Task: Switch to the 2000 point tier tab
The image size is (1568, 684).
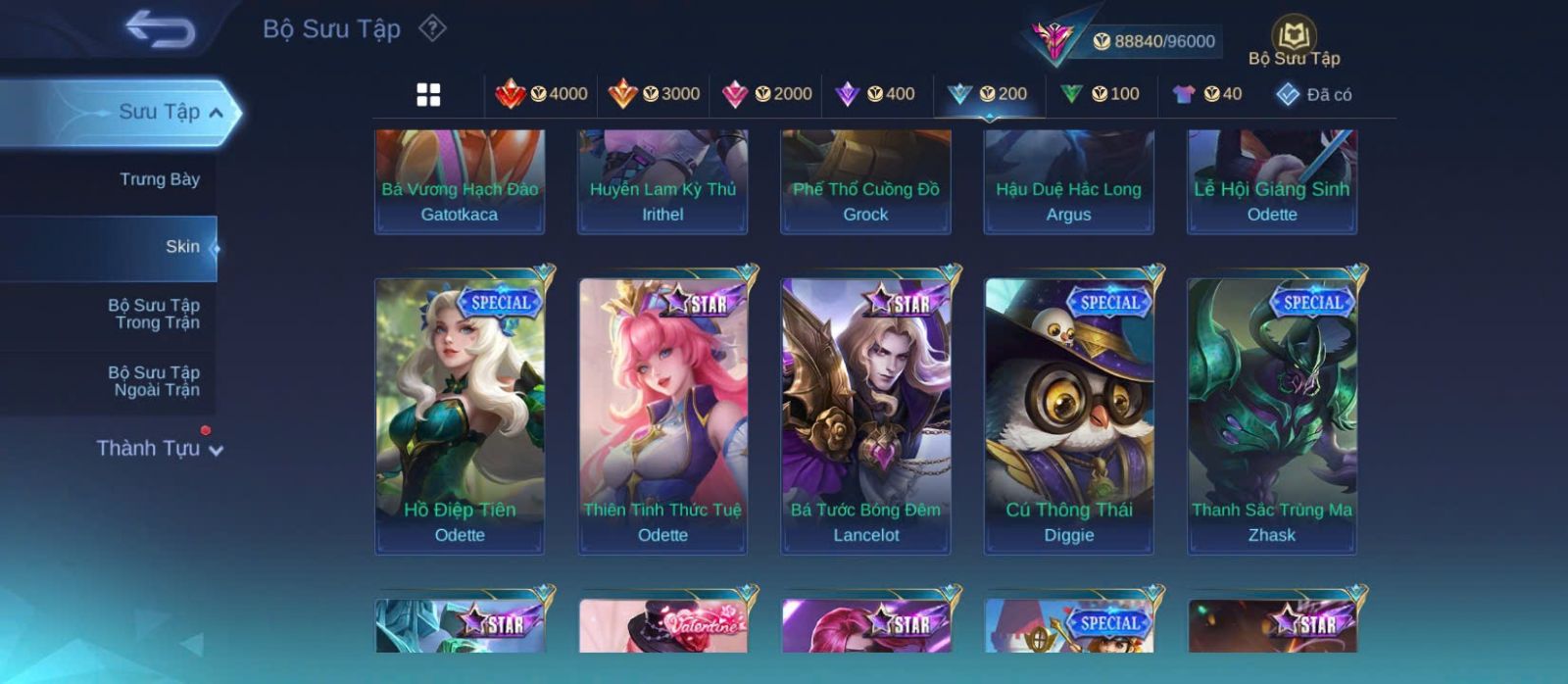Action: tap(766, 94)
